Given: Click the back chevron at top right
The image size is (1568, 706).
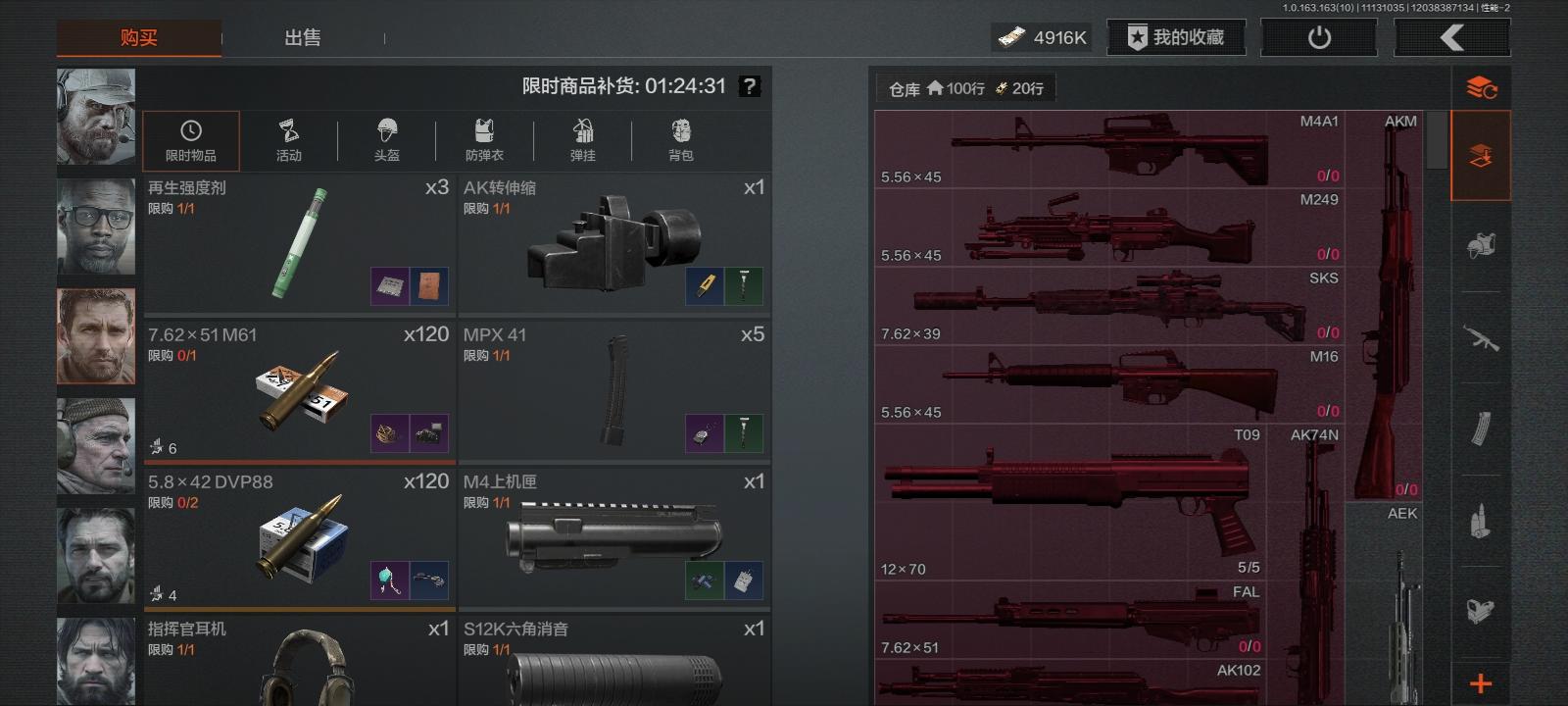Looking at the screenshot, I should [x=1451, y=36].
